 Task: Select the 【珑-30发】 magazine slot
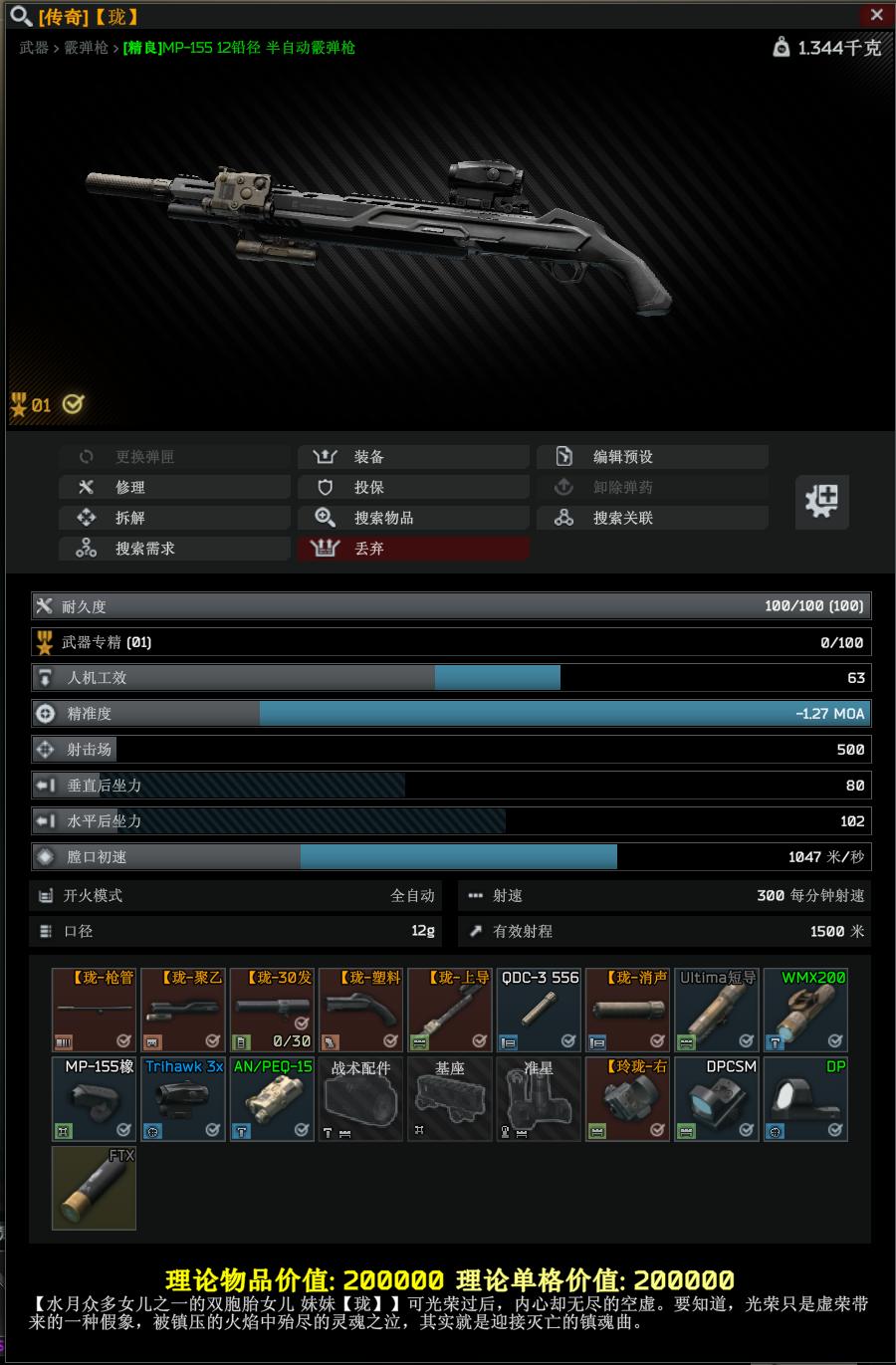(x=272, y=1010)
